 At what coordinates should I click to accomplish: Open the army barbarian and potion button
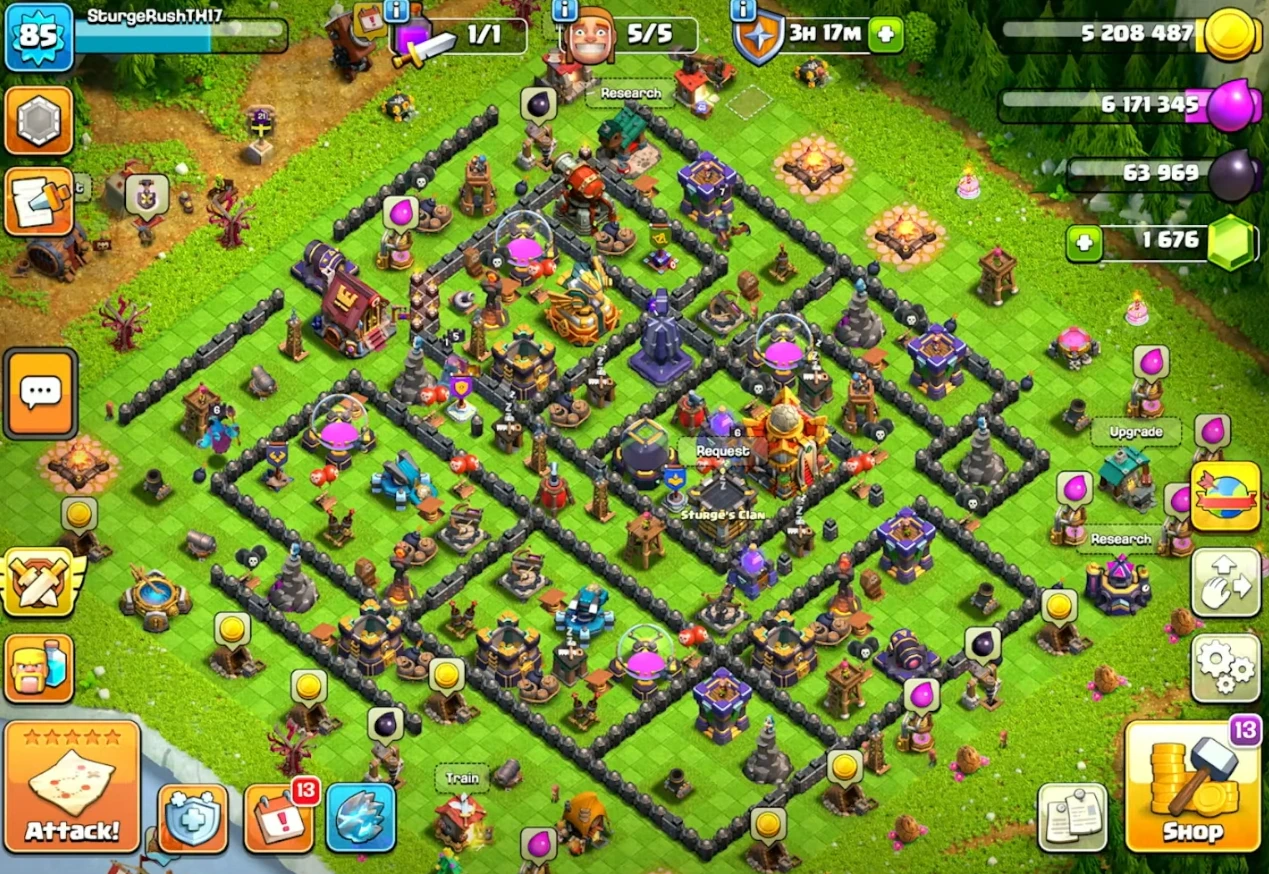(40, 668)
